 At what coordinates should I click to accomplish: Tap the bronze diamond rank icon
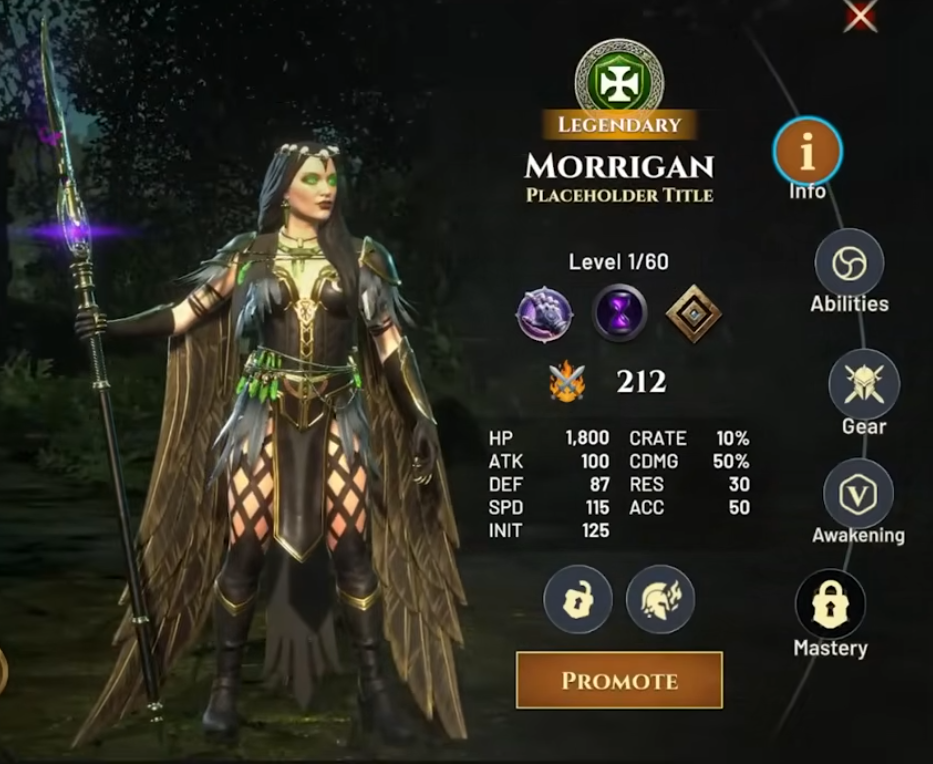coord(693,314)
